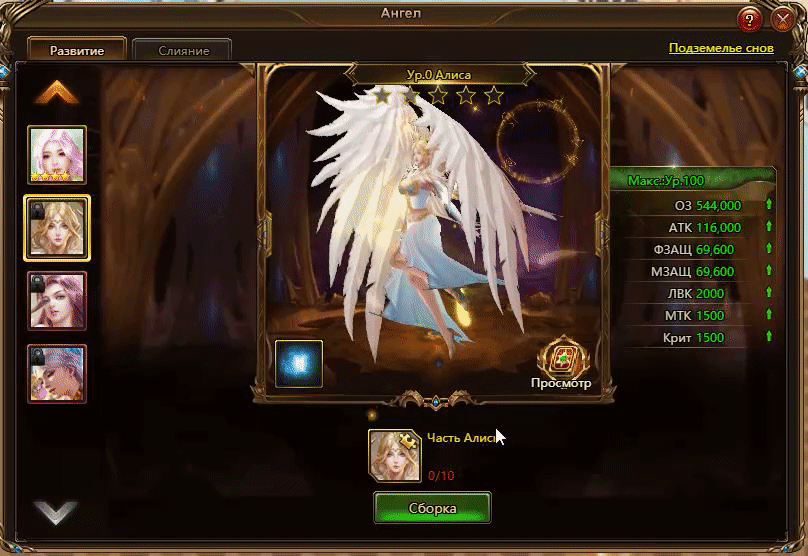The height and width of the screenshot is (556, 808).
Task: Click the green Сборка button
Action: (432, 508)
